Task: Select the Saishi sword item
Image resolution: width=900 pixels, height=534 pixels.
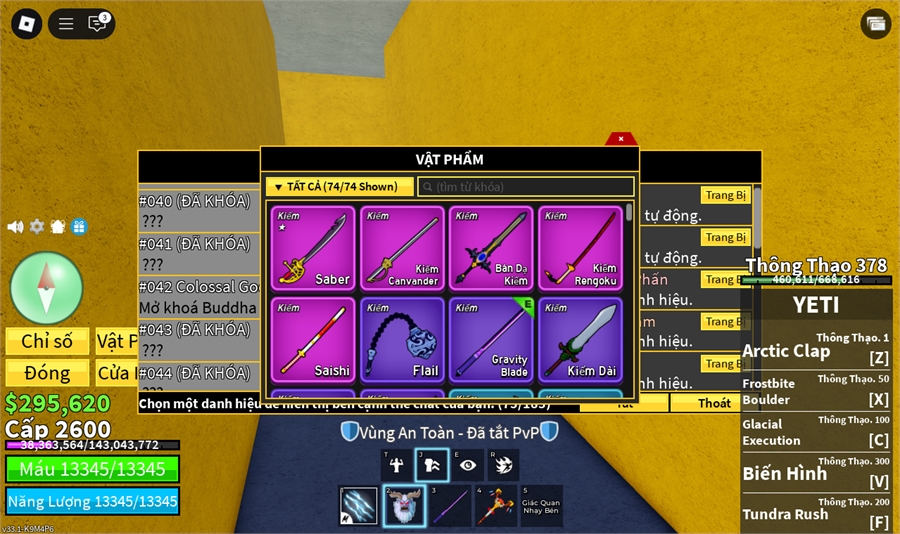Action: [312, 339]
